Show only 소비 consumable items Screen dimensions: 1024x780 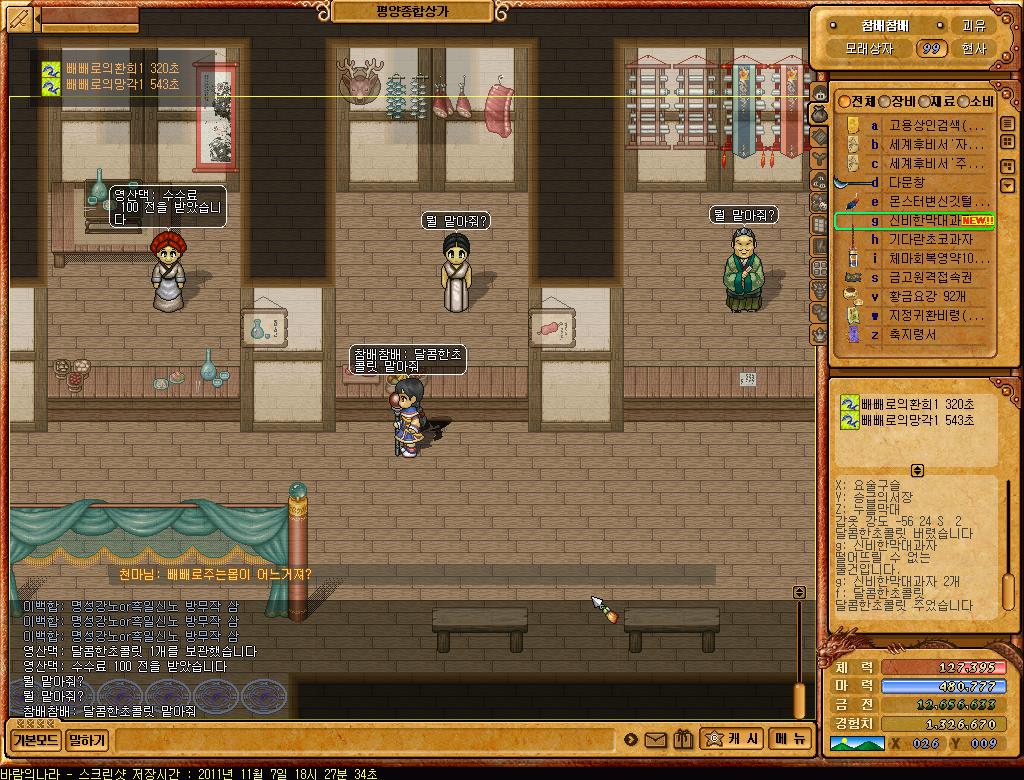975,101
